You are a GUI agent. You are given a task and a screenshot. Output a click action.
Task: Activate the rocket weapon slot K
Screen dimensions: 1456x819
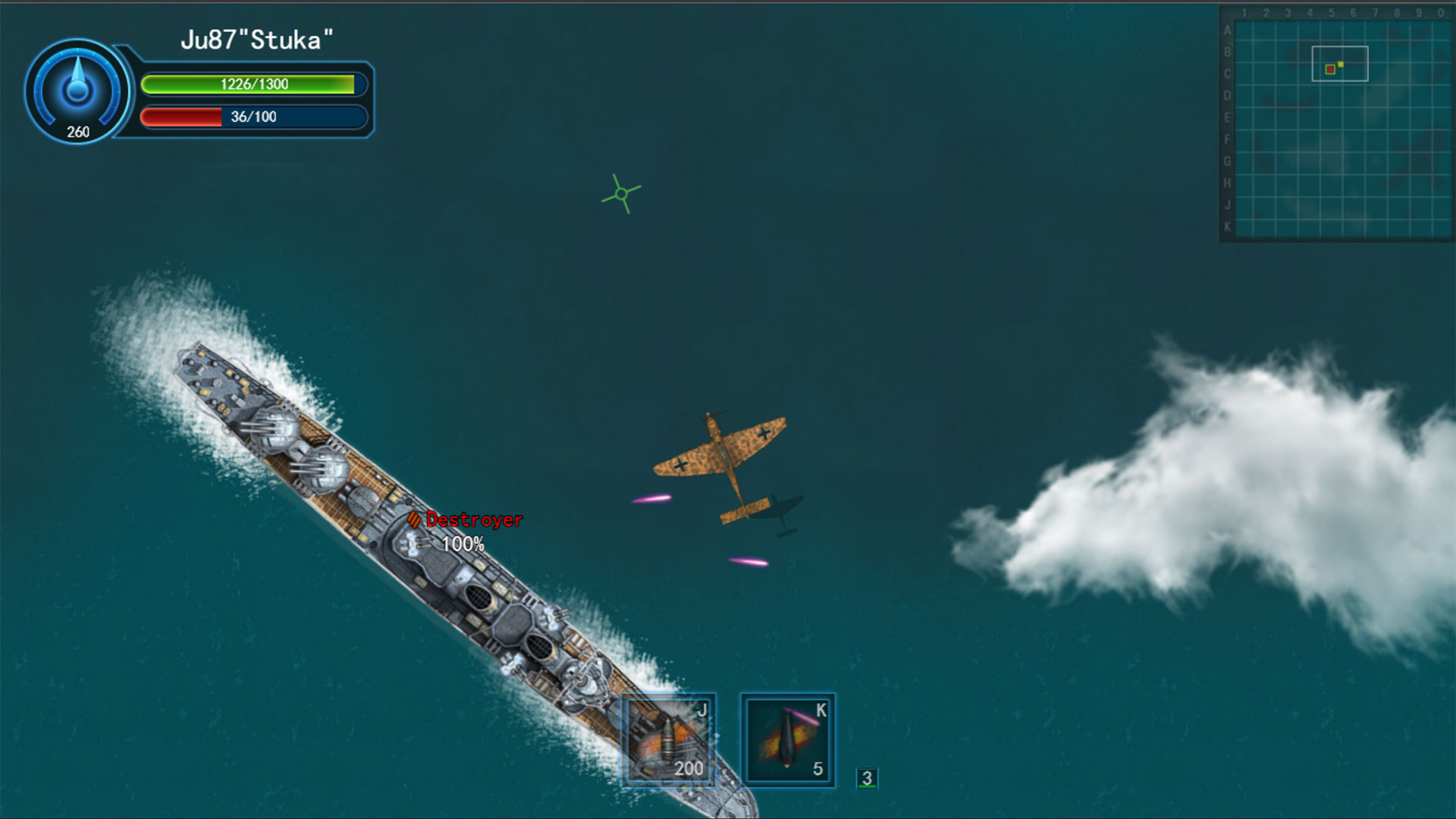(x=787, y=740)
